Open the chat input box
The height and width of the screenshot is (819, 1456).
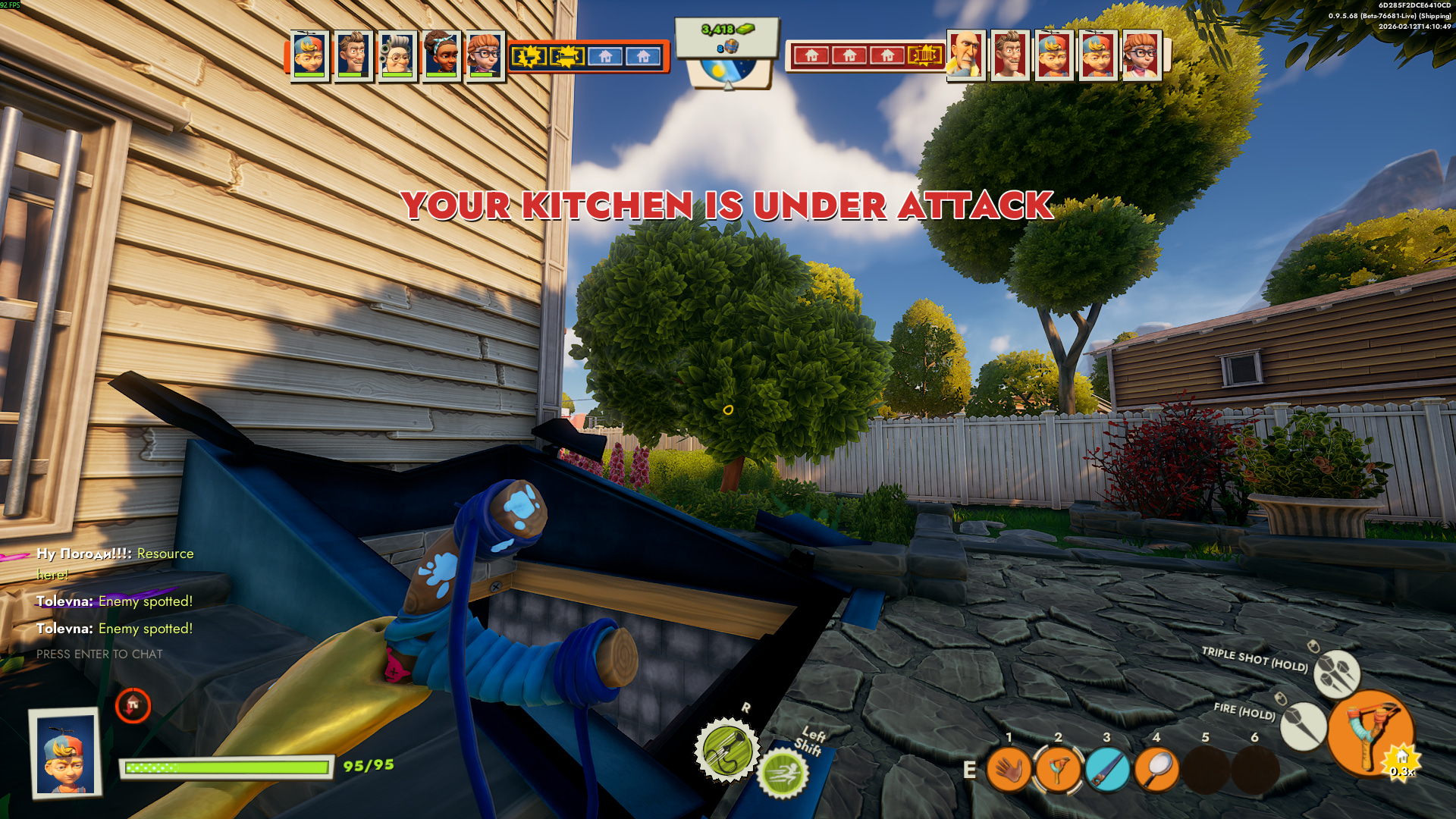click(x=99, y=654)
